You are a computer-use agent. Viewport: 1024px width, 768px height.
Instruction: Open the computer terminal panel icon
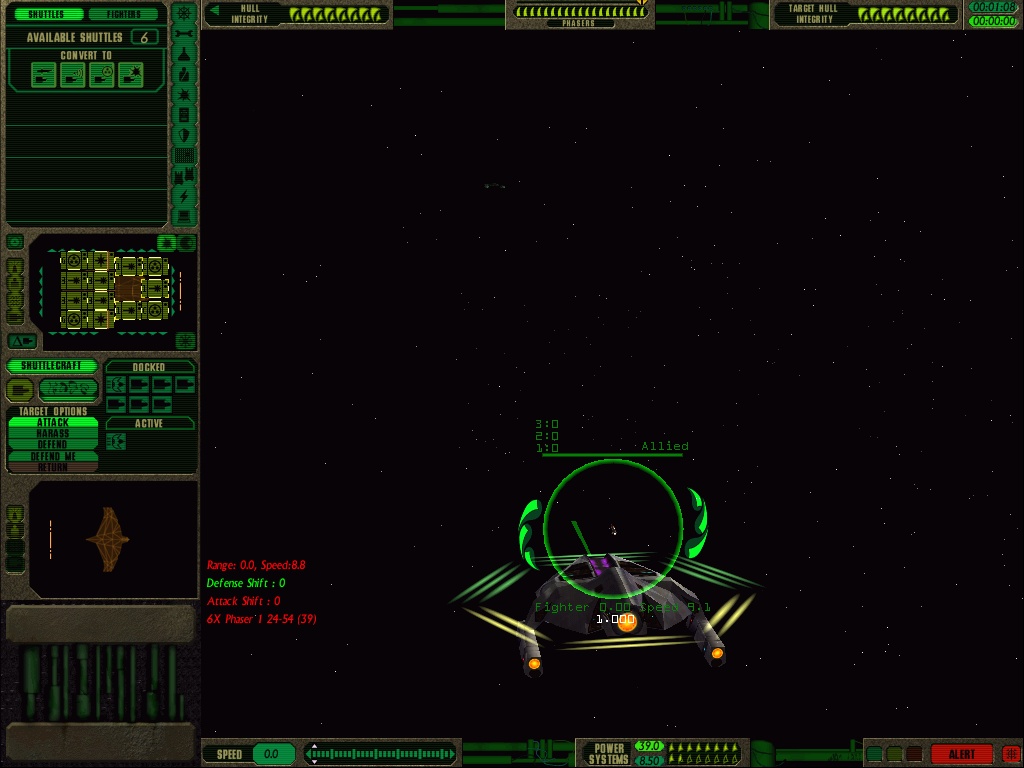184,217
